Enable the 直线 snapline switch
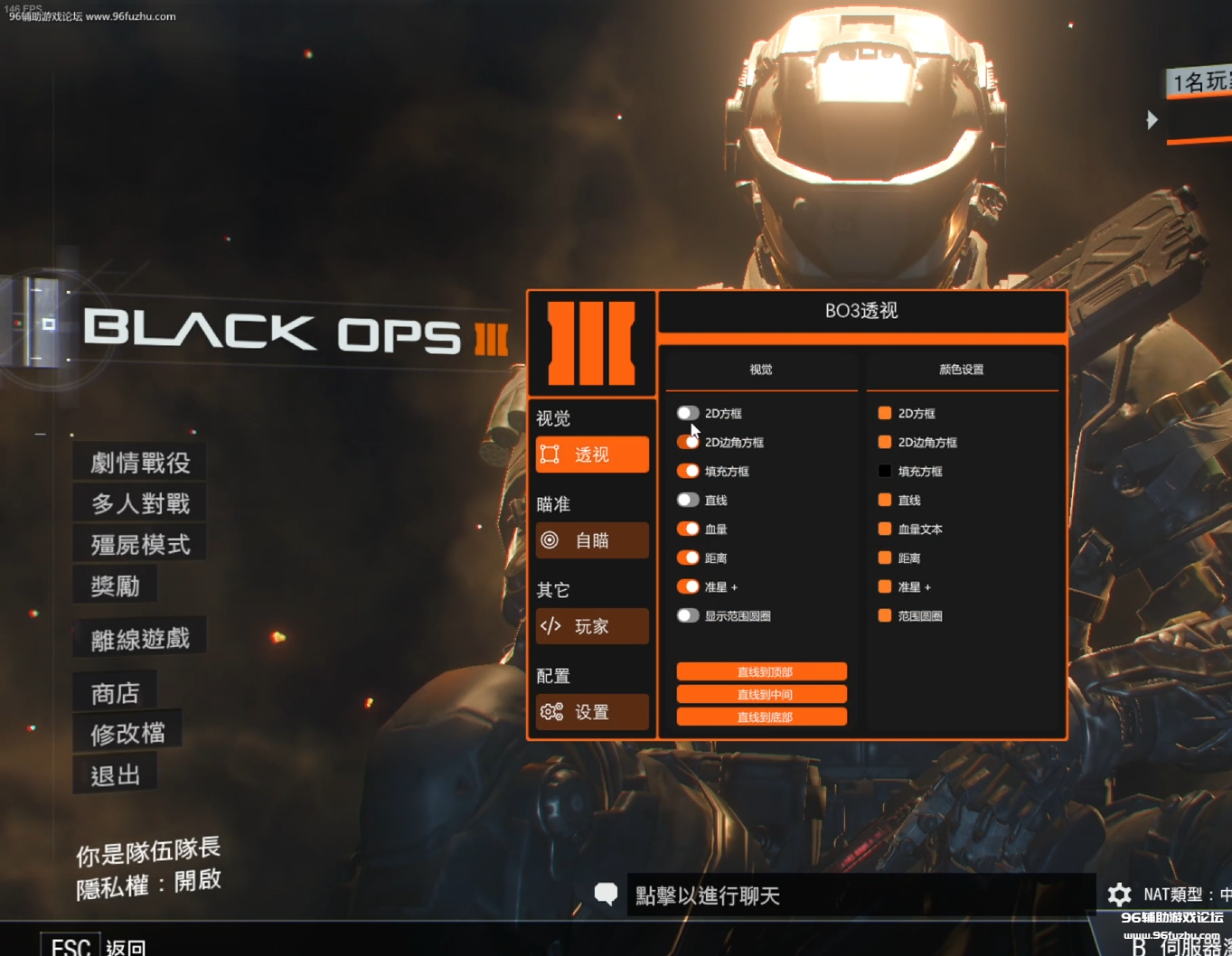This screenshot has width=1232, height=956. tap(688, 500)
